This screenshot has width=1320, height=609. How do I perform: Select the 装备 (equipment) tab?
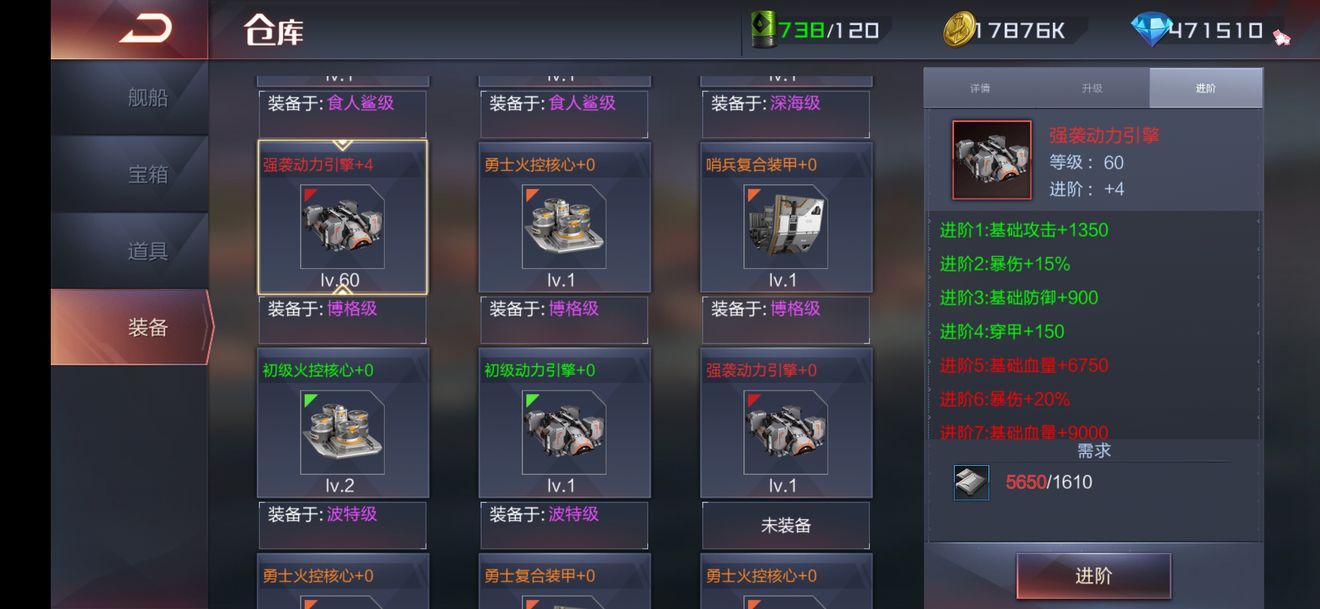147,327
